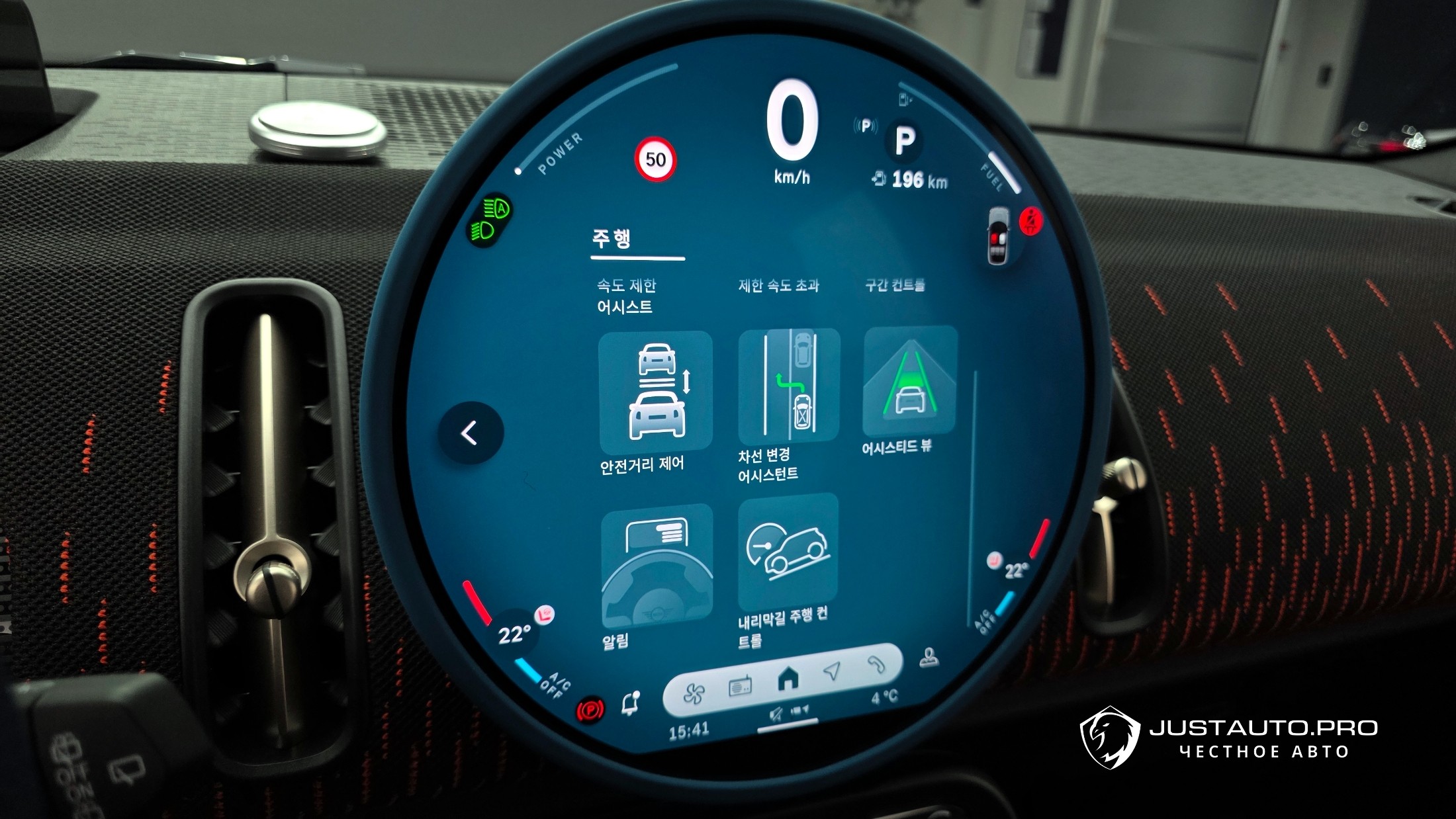1456x819 pixels.
Task: Go back using the left arrow button
Action: [x=470, y=433]
